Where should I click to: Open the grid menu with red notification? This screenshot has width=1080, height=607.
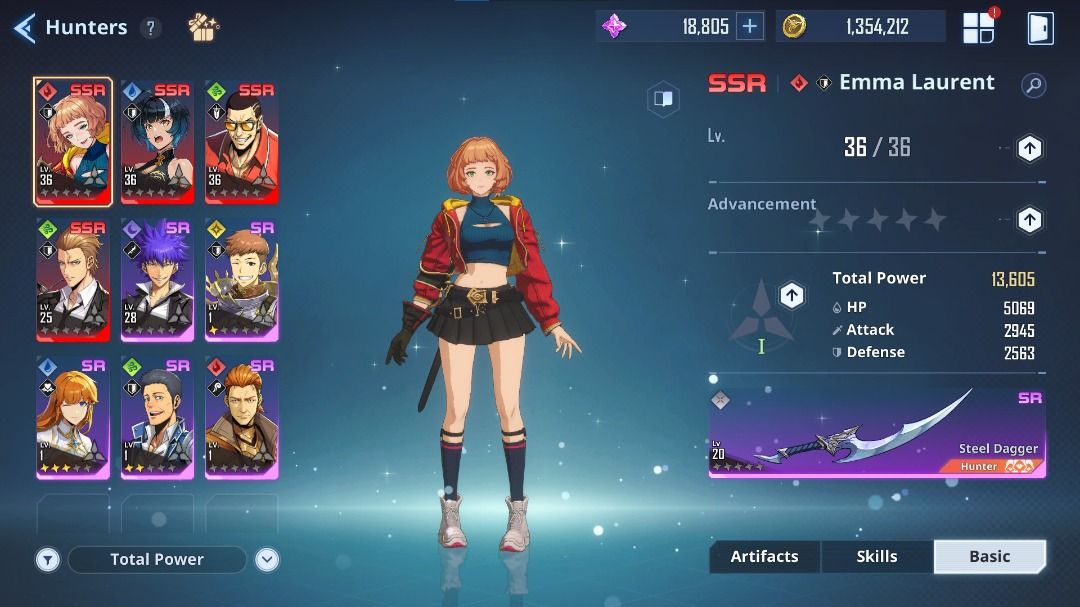pos(978,28)
